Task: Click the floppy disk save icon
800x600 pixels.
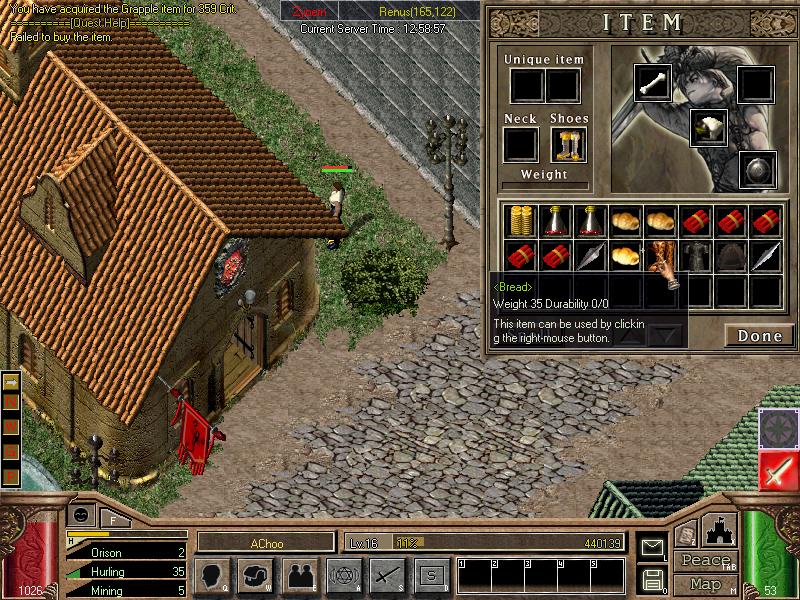Action: (652, 578)
